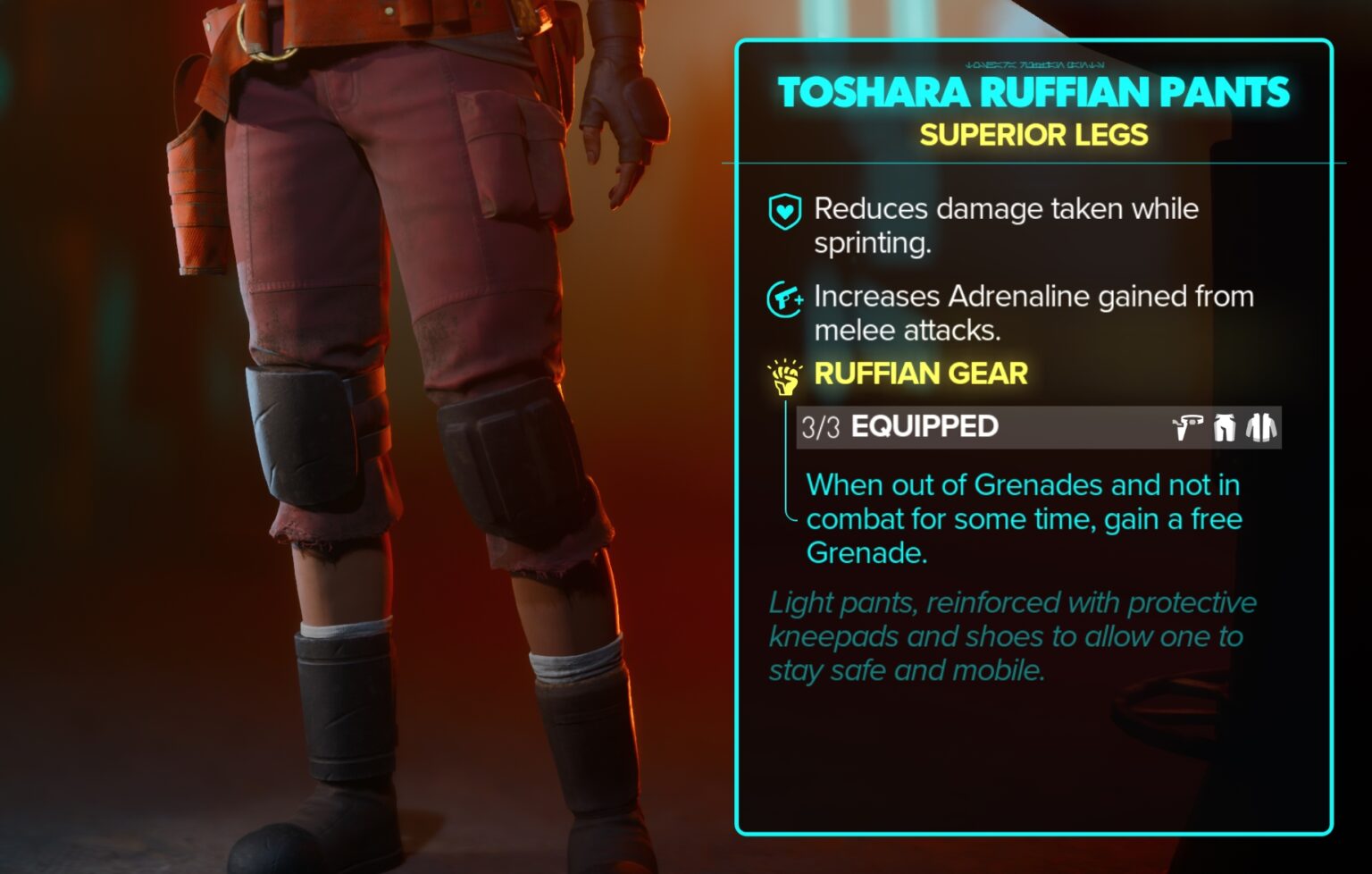The width and height of the screenshot is (1372, 874).
Task: Click the EQUIPPED label text
Action: point(925,427)
